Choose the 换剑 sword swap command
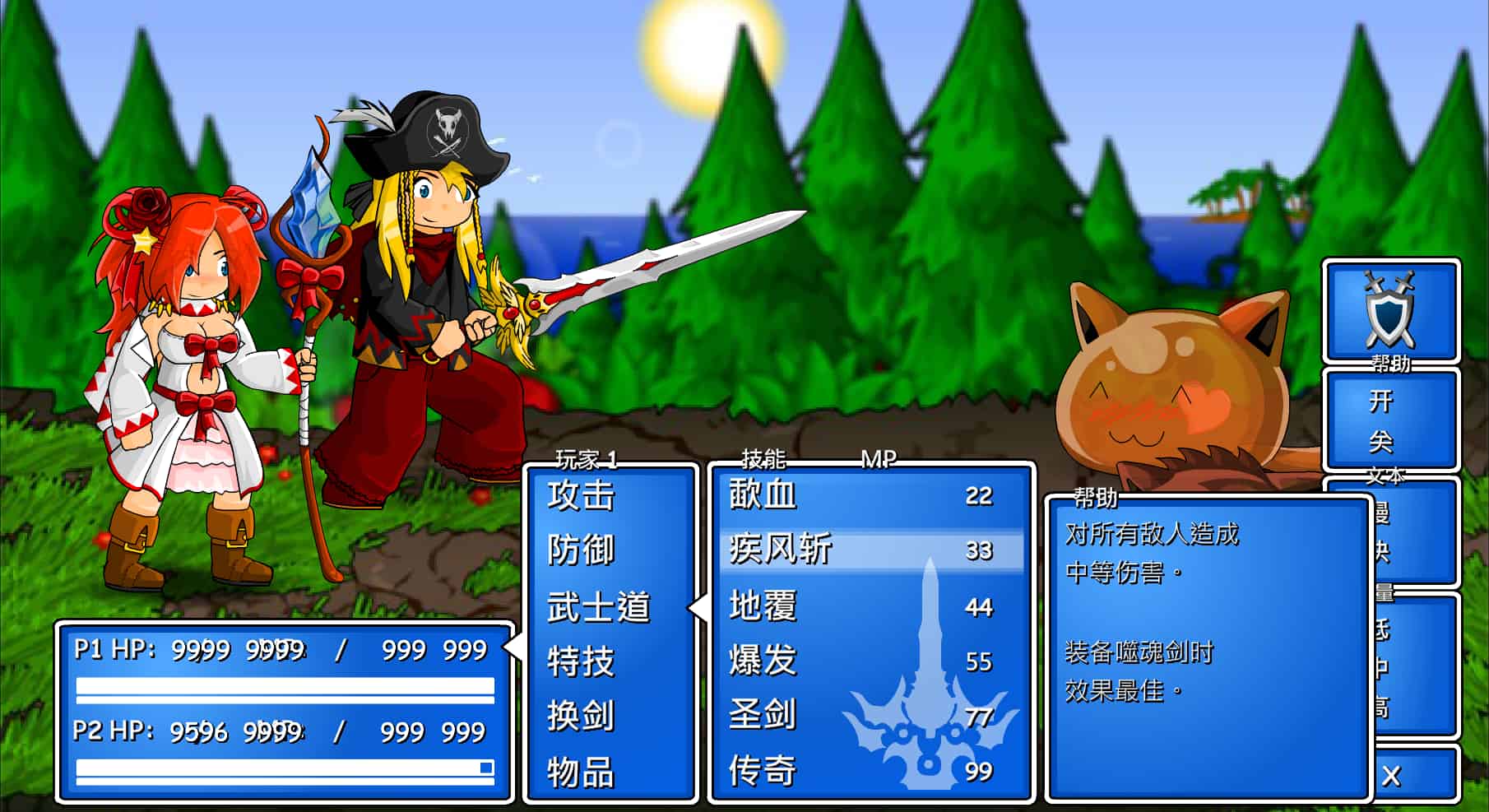The width and height of the screenshot is (1489, 812). tap(581, 716)
